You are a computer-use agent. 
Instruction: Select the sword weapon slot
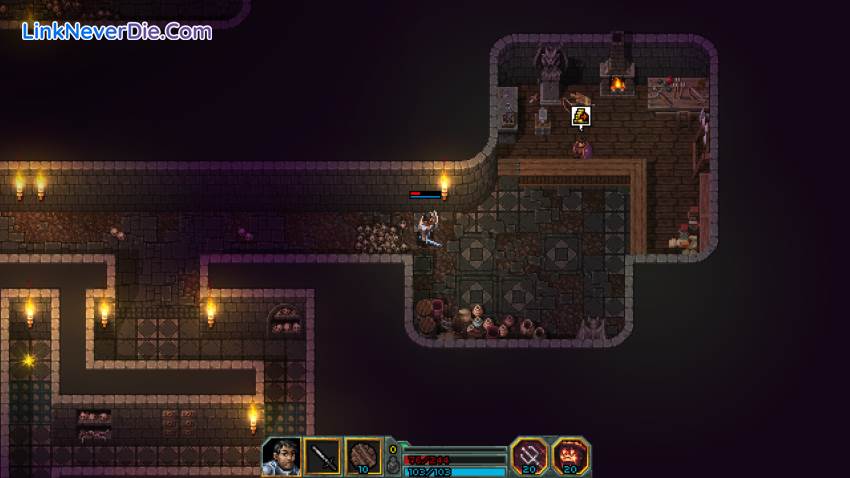tap(323, 456)
